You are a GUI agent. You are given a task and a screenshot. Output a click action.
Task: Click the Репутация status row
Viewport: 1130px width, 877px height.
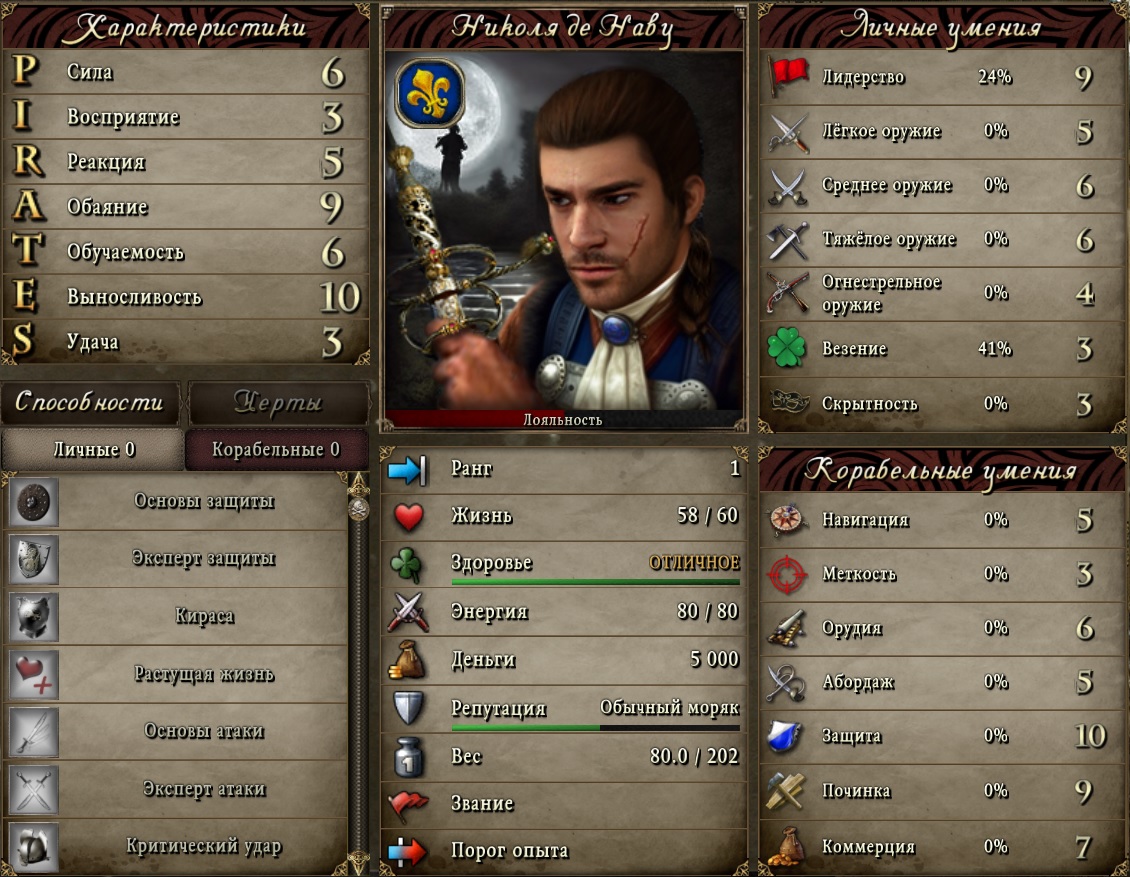coord(563,709)
